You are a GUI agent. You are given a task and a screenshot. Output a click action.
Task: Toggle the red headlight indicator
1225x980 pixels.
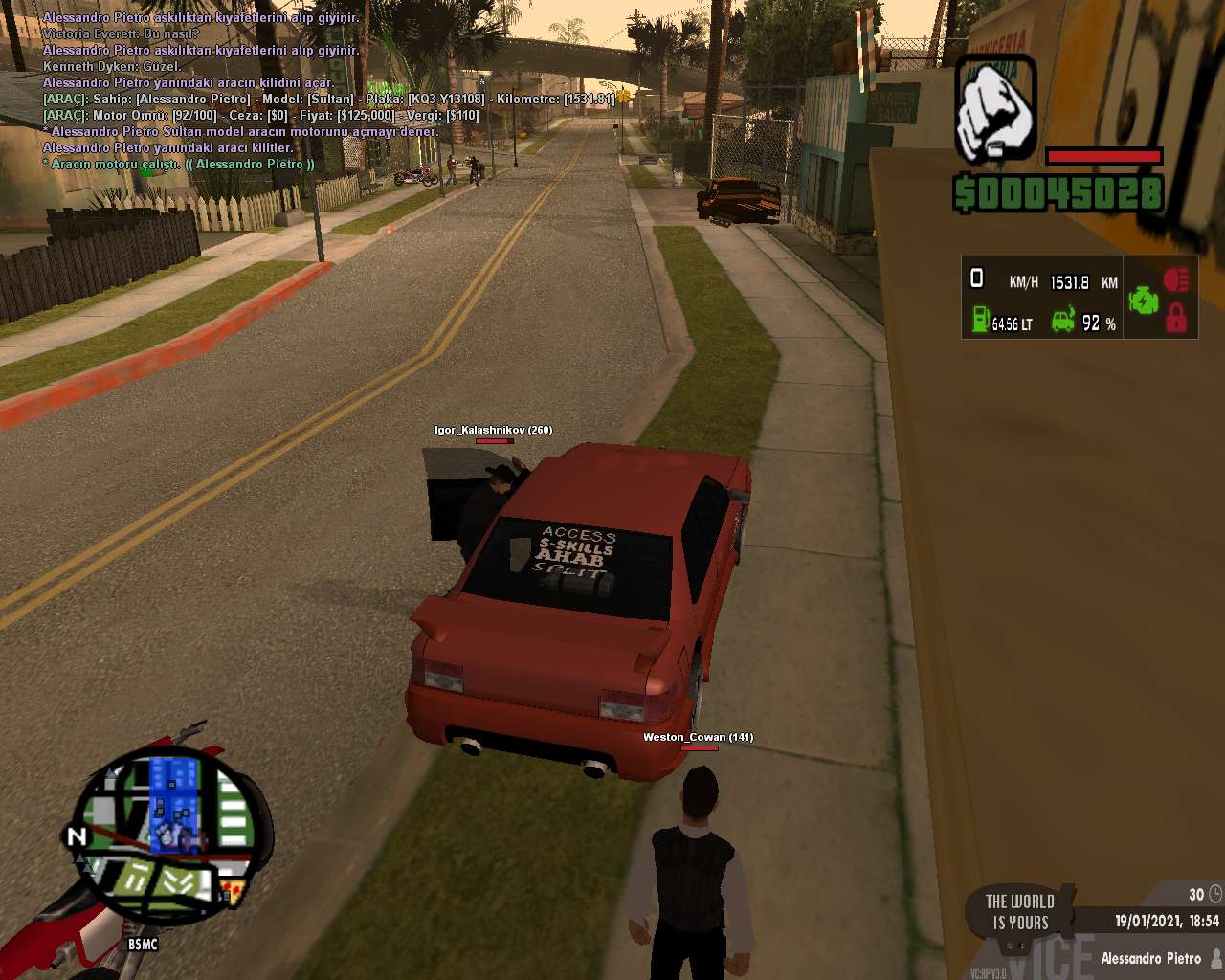pyautogui.click(x=1176, y=279)
